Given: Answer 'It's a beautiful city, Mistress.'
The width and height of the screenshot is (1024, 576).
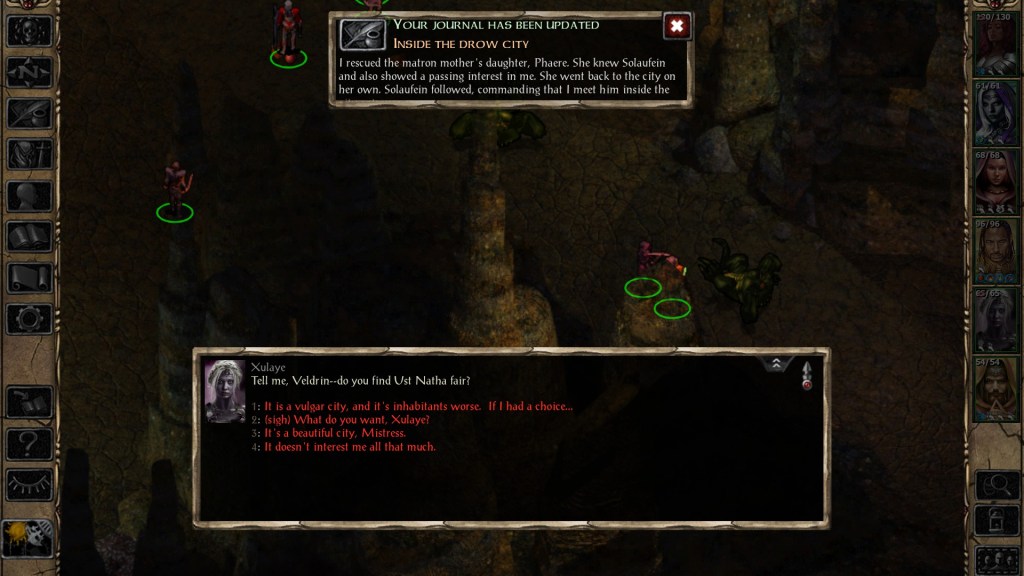Looking at the screenshot, I should 335,433.
